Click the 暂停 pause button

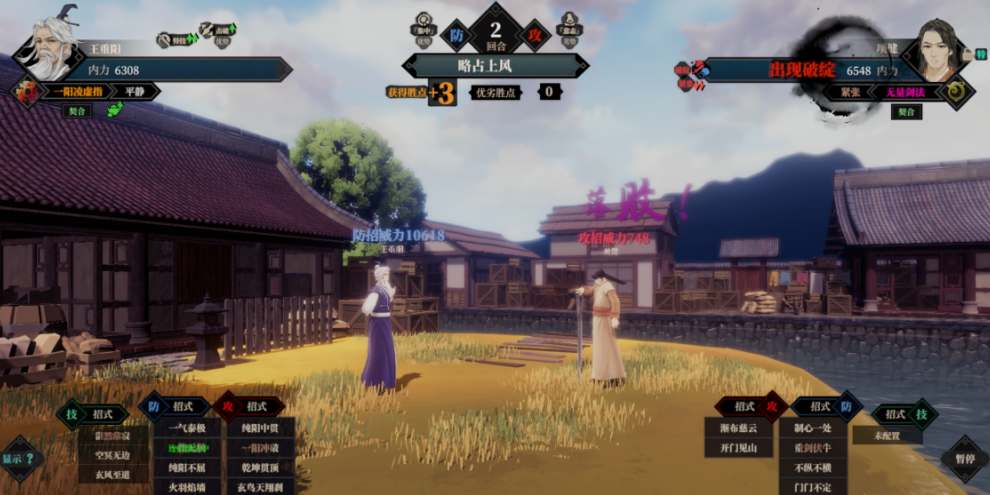pos(964,459)
